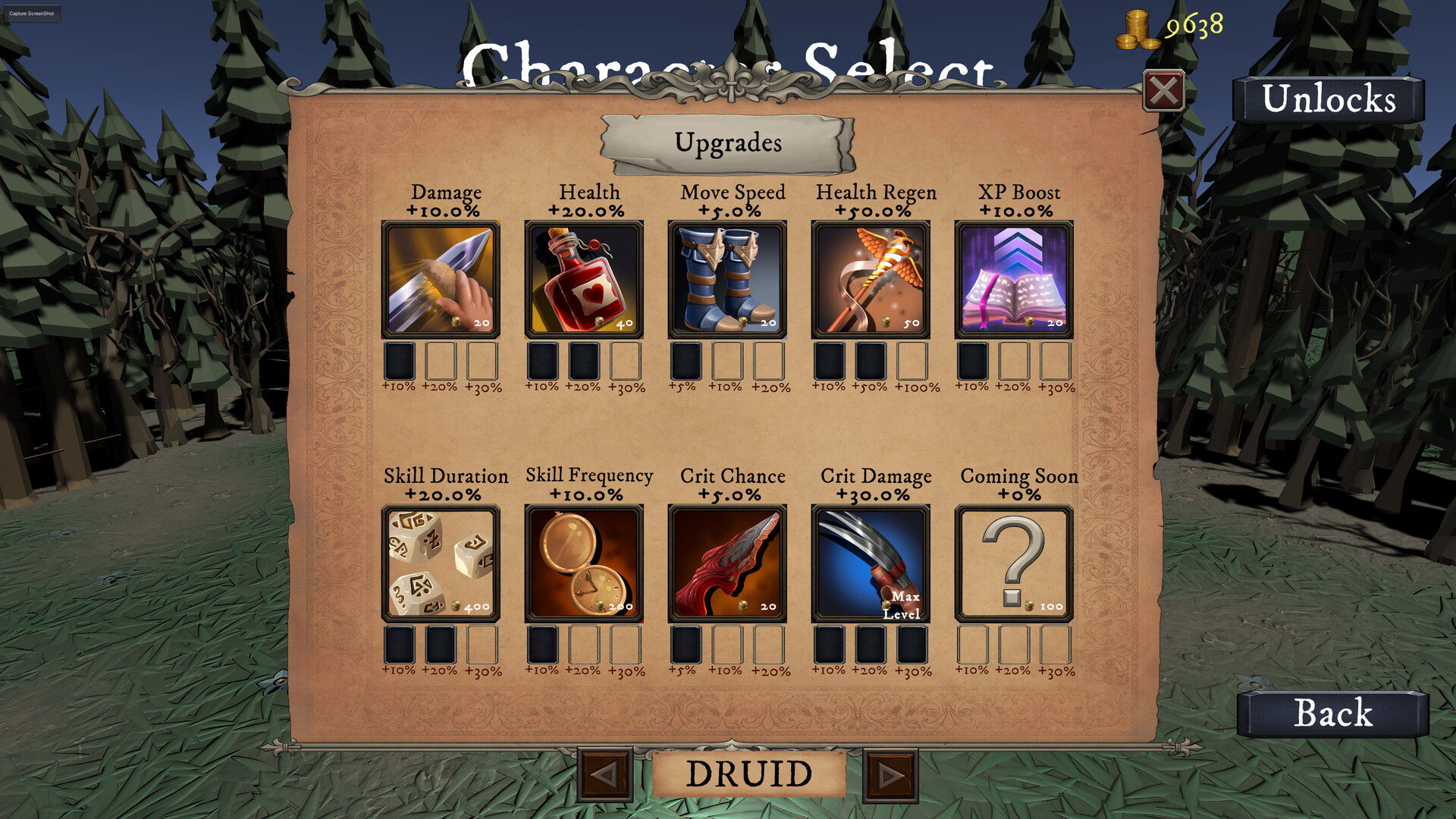This screenshot has width=1456, height=819.
Task: Toggle the +20% tier slot under Move Speed
Action: [767, 362]
